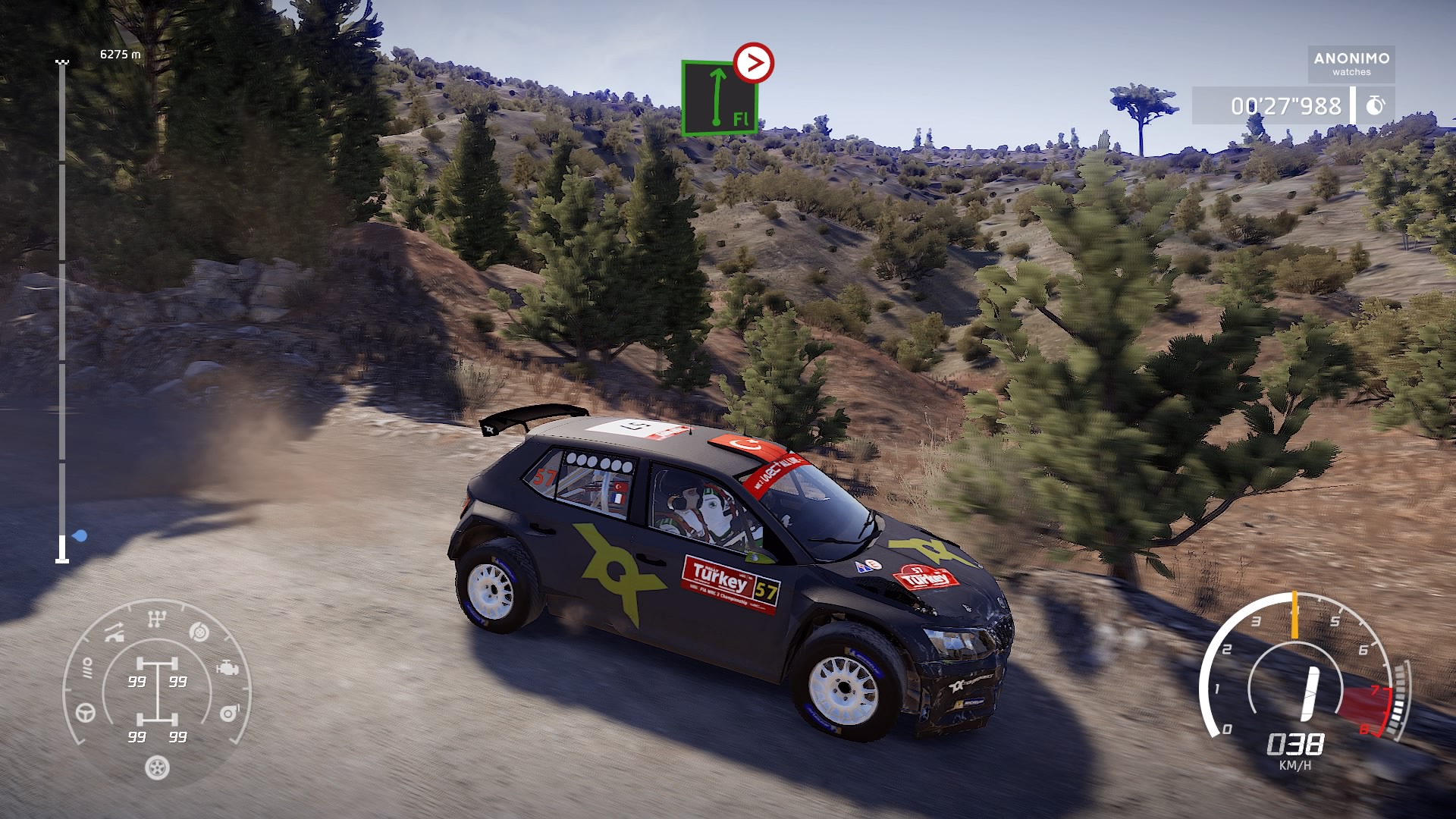Click the gearbox damage icon
The height and width of the screenshot is (819, 1456).
[156, 620]
